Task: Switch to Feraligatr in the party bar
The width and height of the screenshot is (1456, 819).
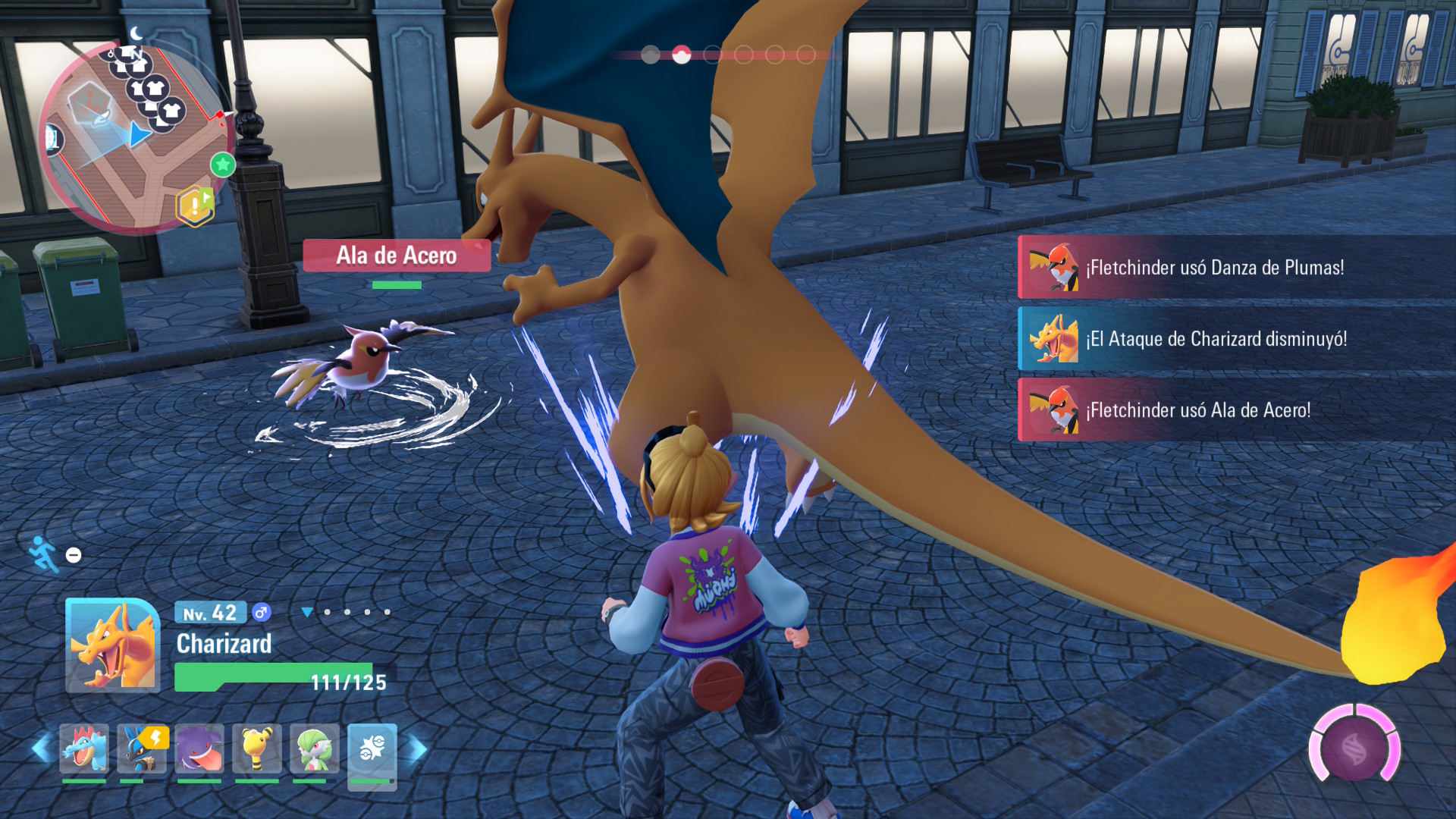Action: point(84,748)
